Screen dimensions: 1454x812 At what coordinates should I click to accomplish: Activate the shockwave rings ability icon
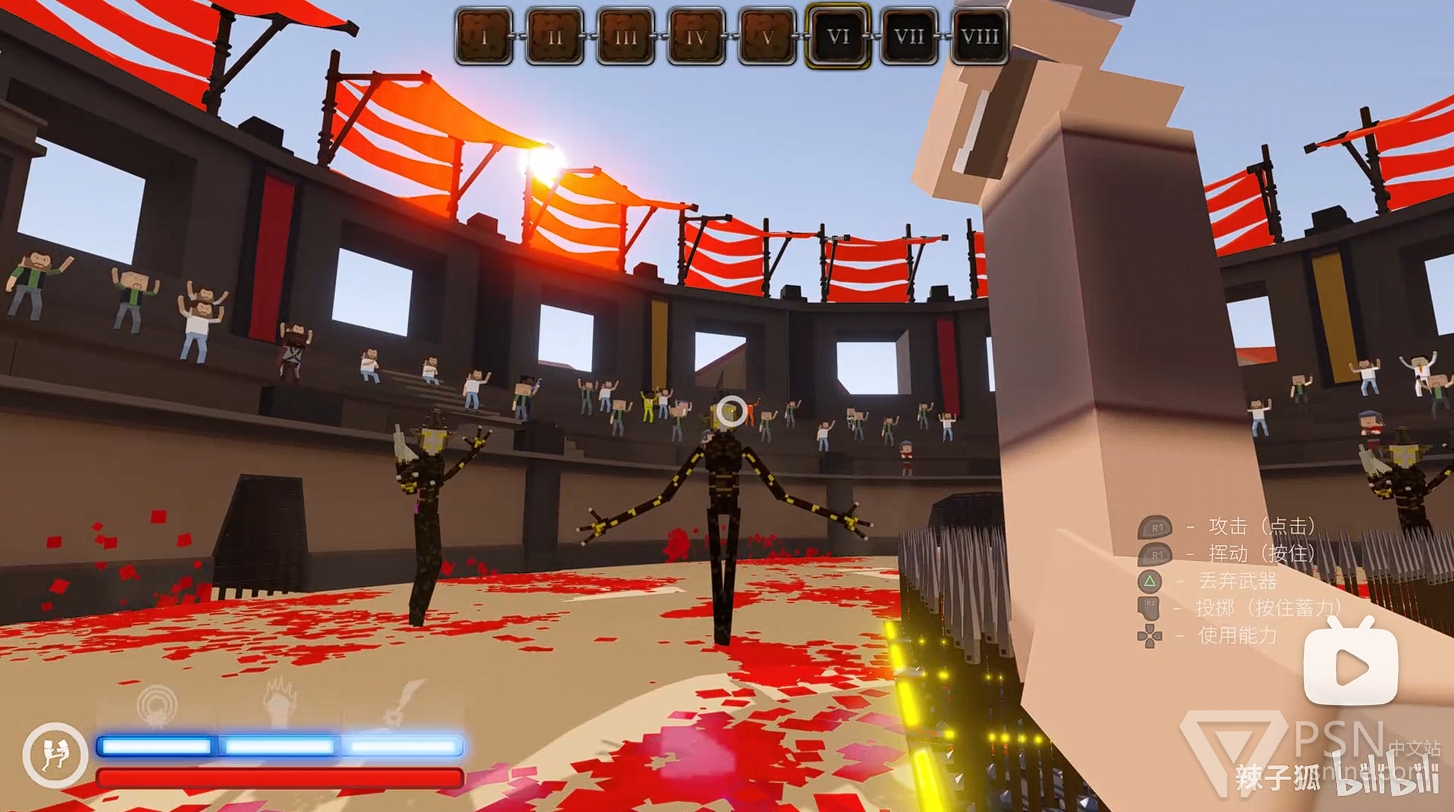point(157,705)
